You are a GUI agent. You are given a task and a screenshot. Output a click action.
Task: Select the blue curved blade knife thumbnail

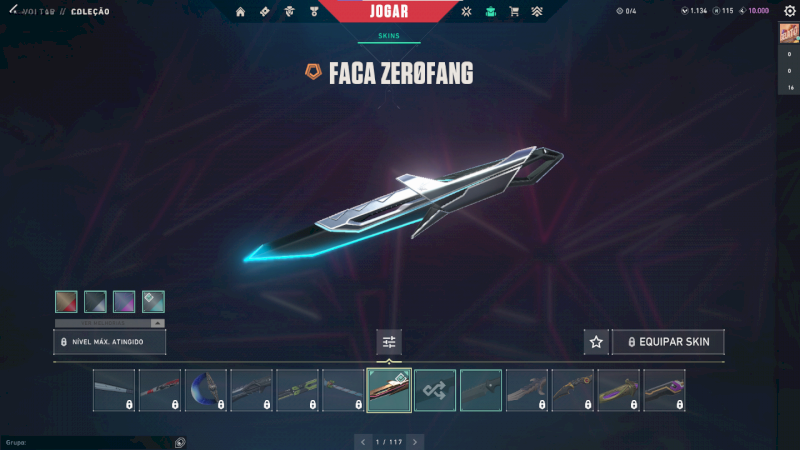(x=206, y=390)
